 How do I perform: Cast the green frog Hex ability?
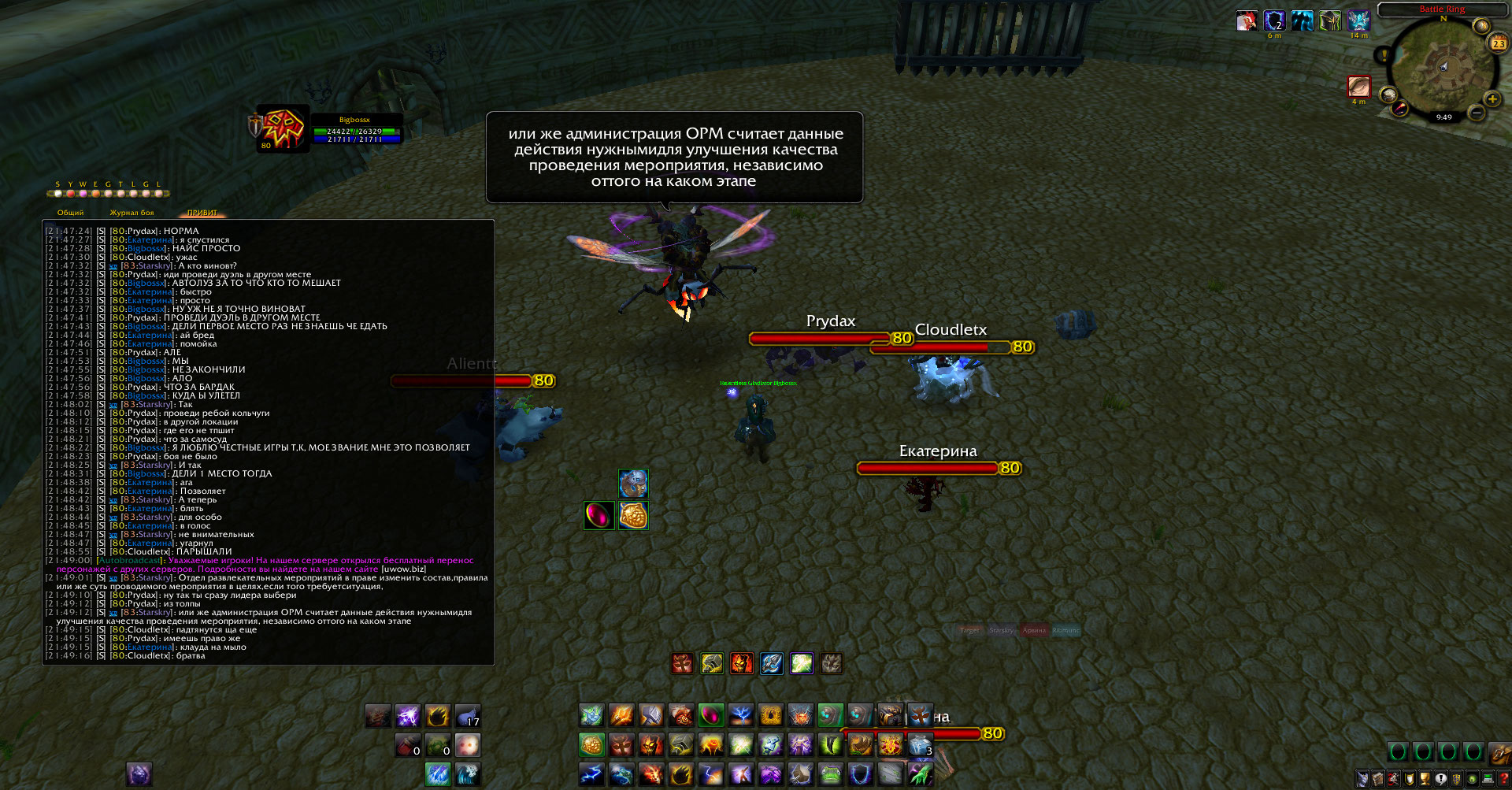click(830, 774)
